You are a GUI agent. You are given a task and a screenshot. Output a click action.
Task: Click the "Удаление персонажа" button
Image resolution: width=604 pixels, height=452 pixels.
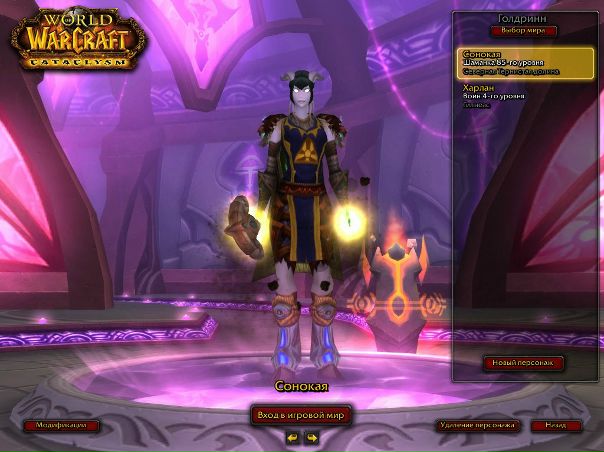(477, 425)
